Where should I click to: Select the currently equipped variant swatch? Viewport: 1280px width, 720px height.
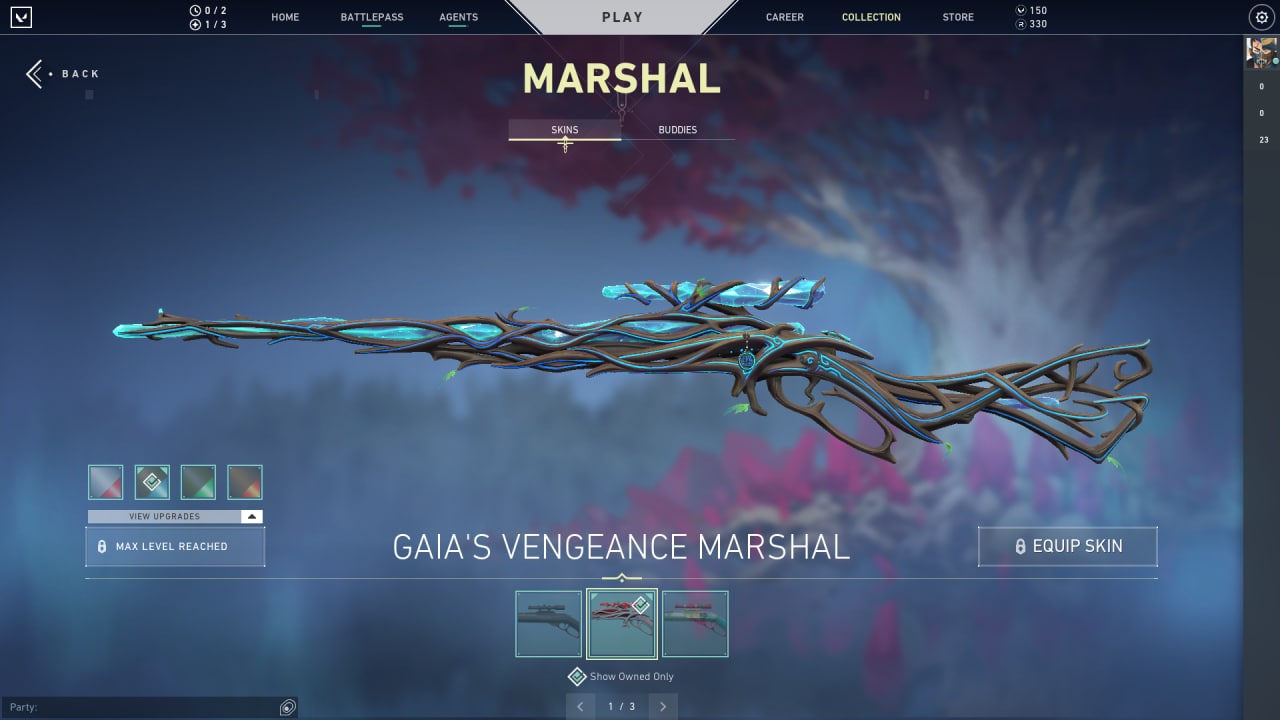[x=152, y=481]
